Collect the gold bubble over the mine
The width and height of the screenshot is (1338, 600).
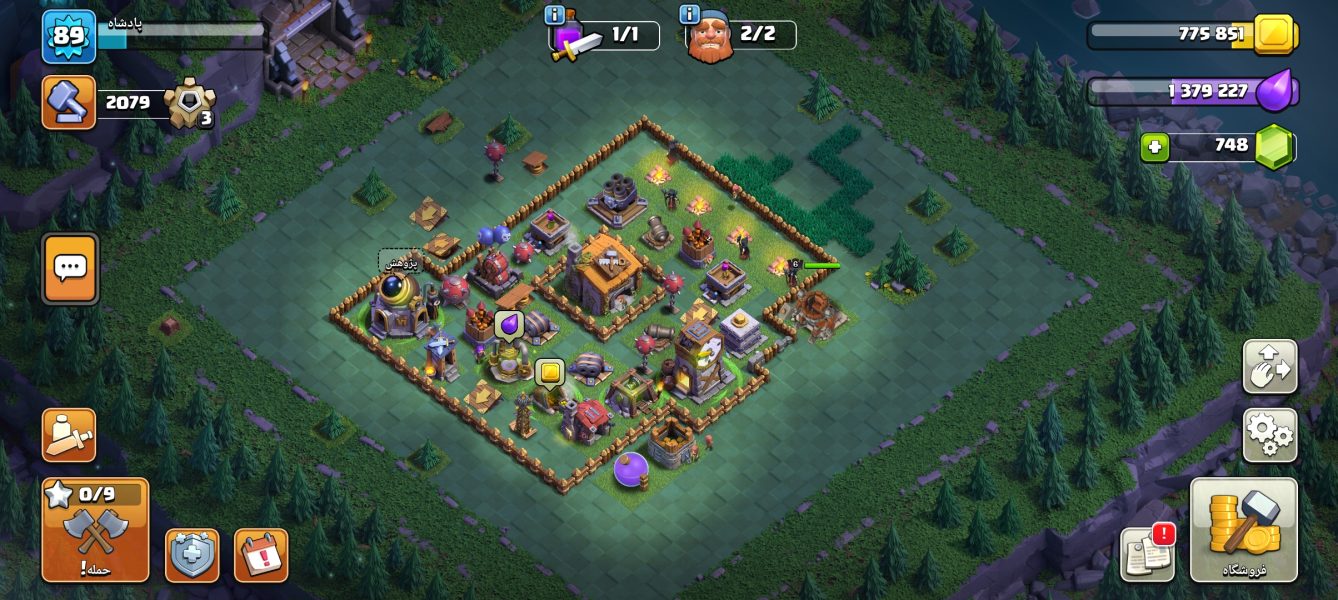(549, 373)
